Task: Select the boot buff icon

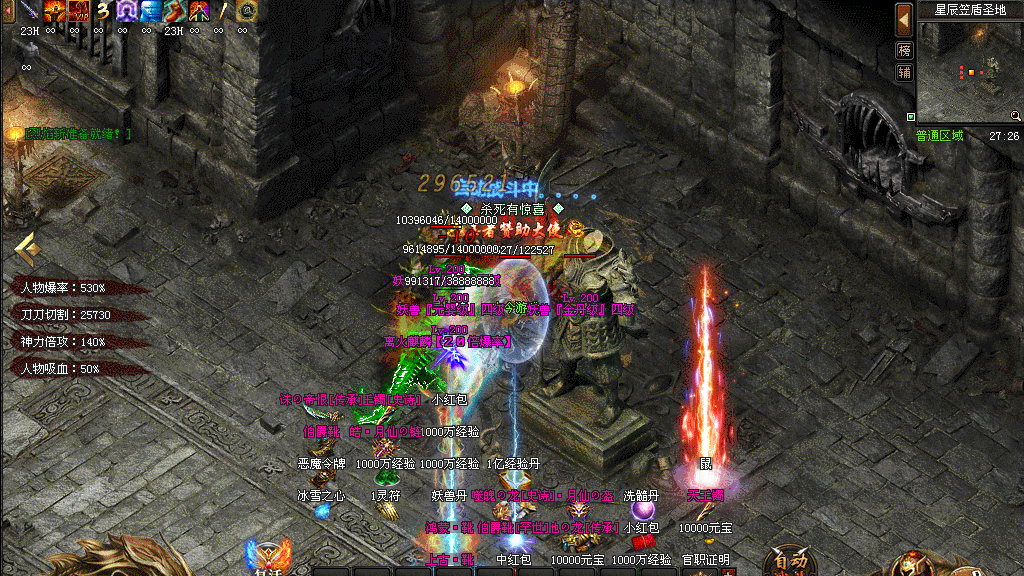Action: (174, 11)
